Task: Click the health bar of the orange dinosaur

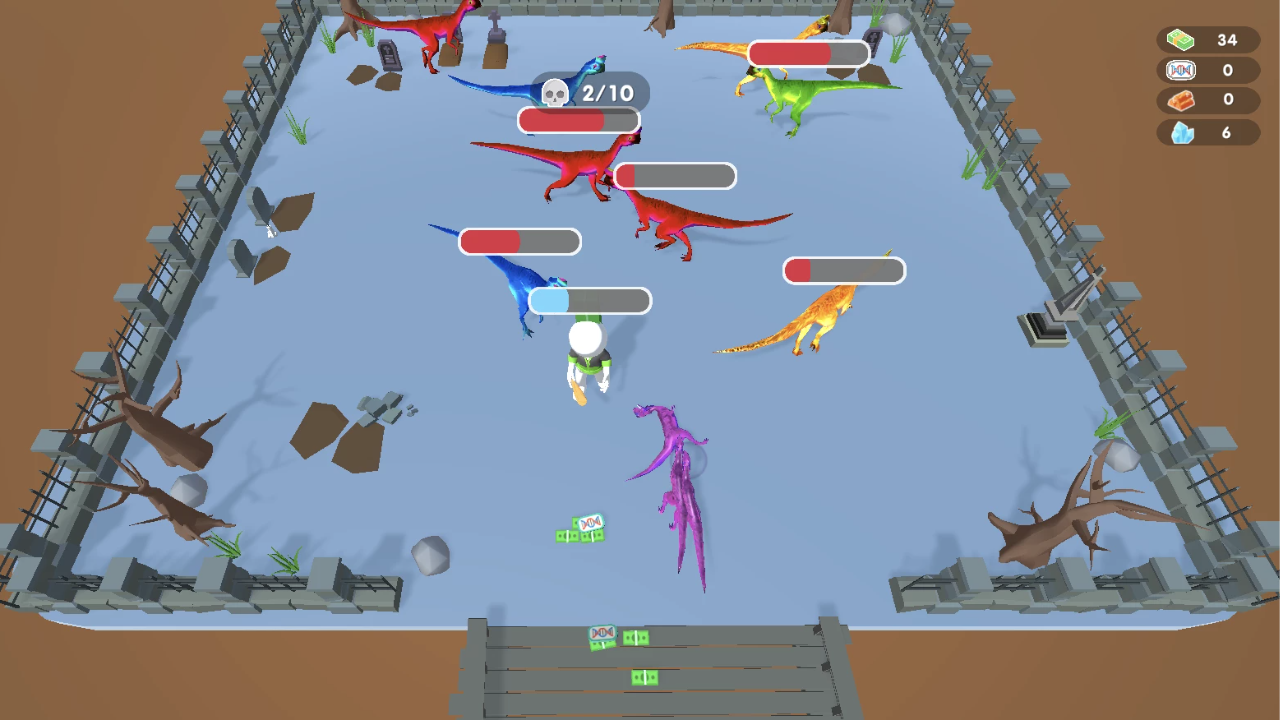Action: pyautogui.click(x=844, y=270)
